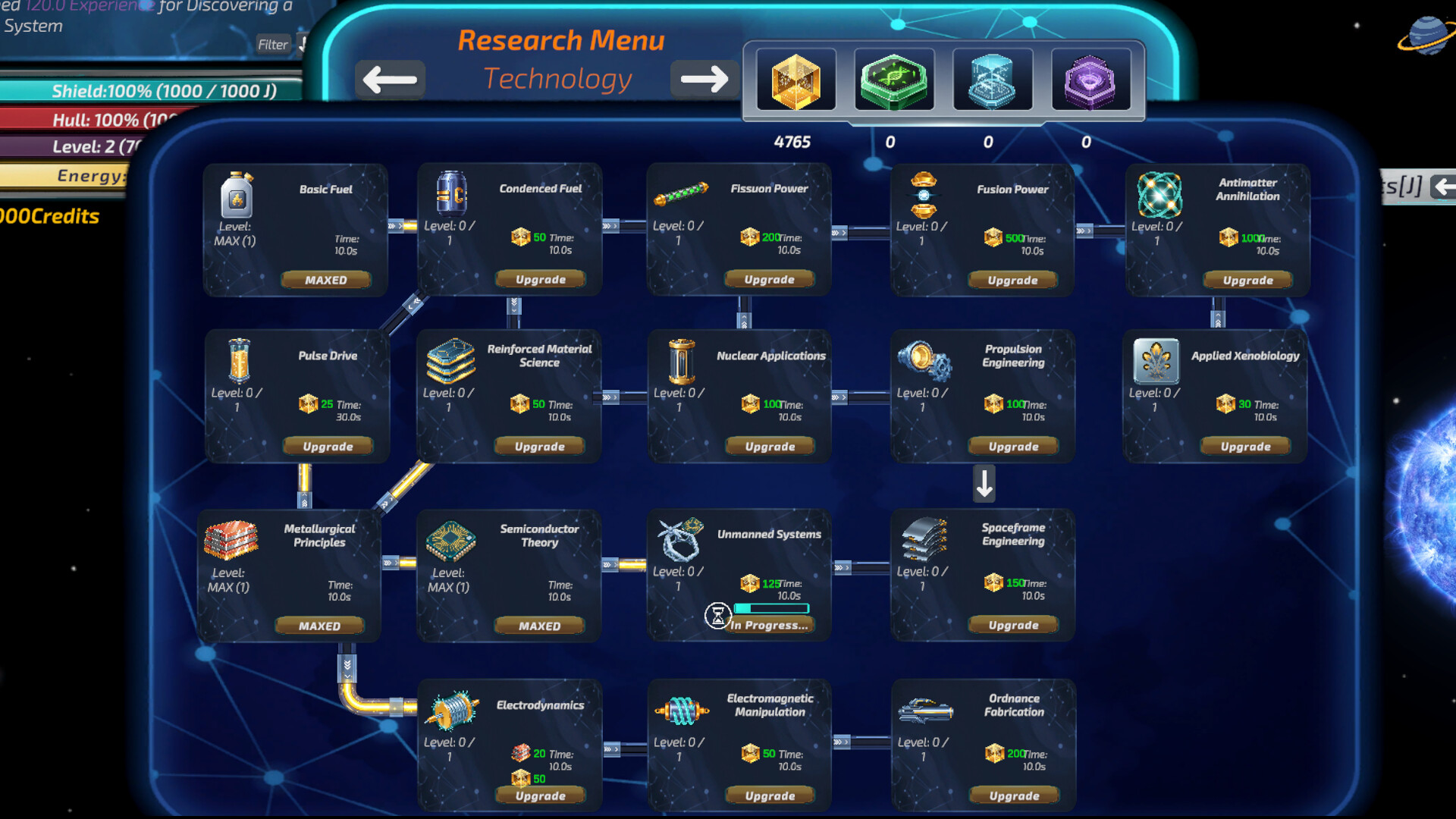Upgrade Electrodynamics research
The height and width of the screenshot is (819, 1456).
(x=540, y=795)
